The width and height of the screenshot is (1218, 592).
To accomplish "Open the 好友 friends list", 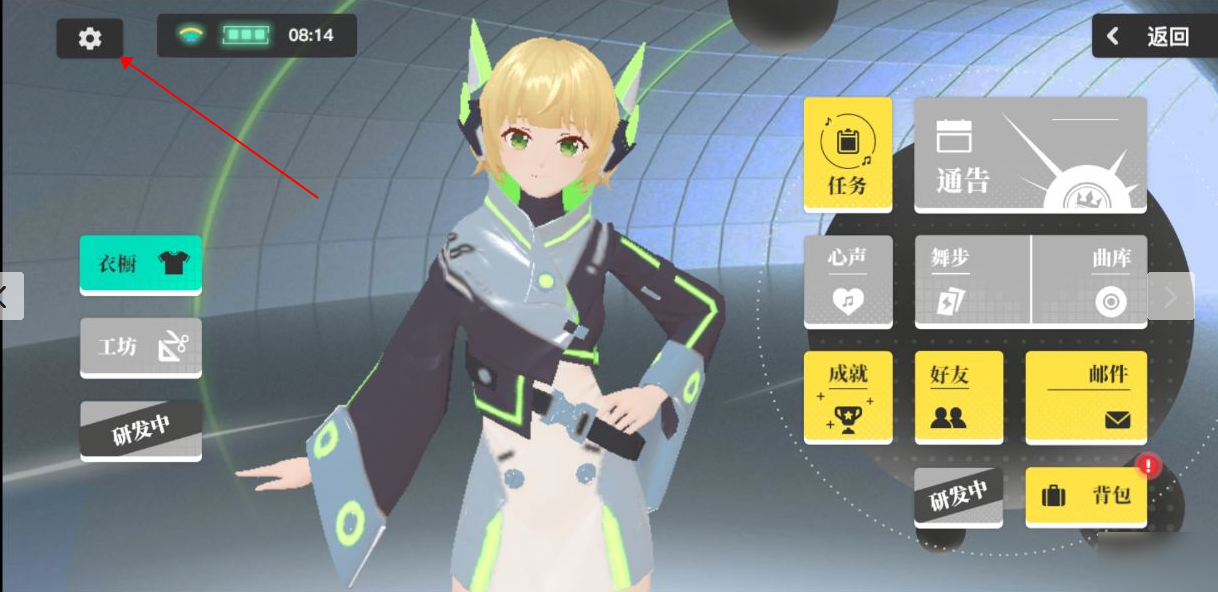I will coord(958,396).
